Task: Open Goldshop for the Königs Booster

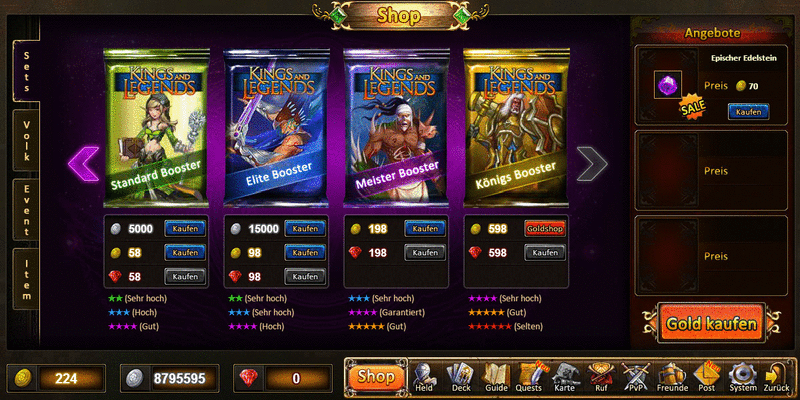Action: [x=544, y=229]
